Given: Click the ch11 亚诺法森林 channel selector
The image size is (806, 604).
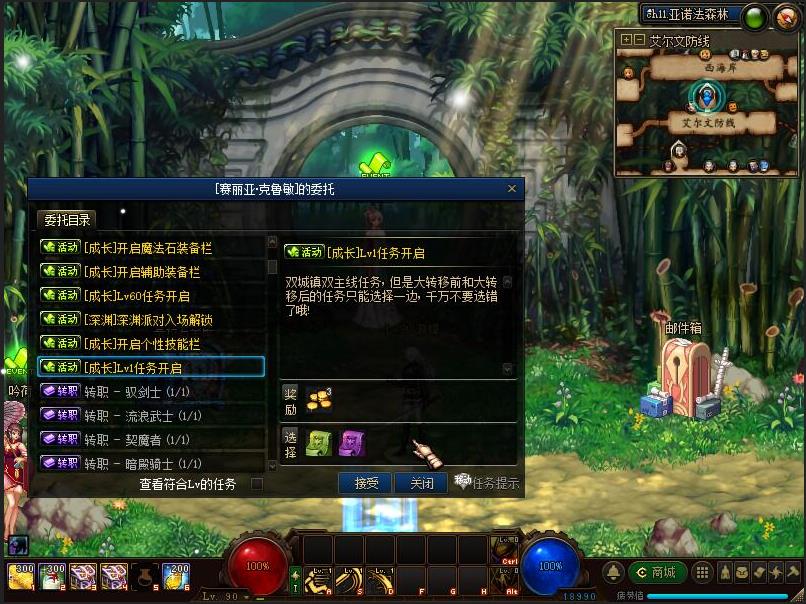Looking at the screenshot, I should [691, 14].
